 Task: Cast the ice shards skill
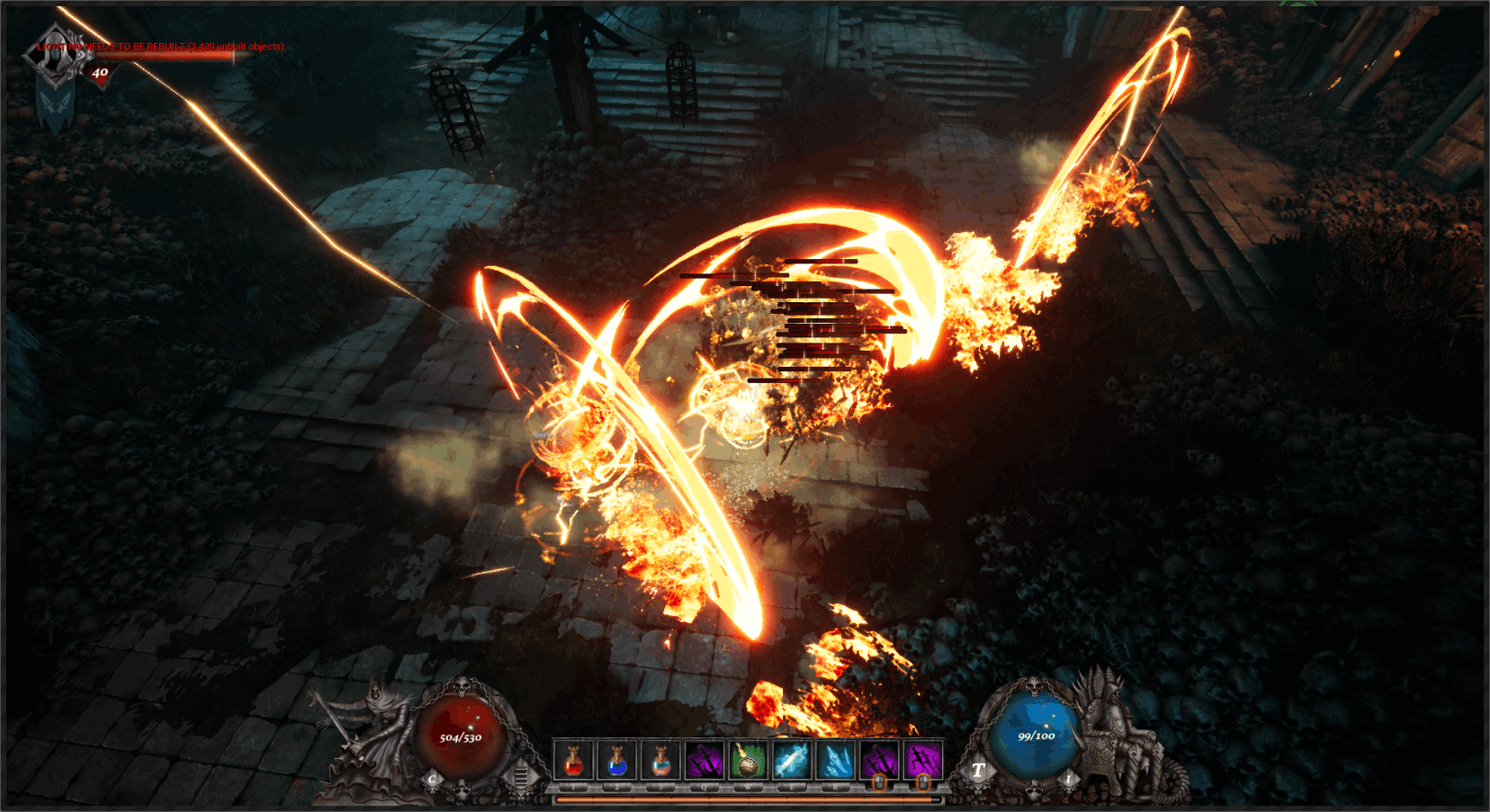[836, 760]
